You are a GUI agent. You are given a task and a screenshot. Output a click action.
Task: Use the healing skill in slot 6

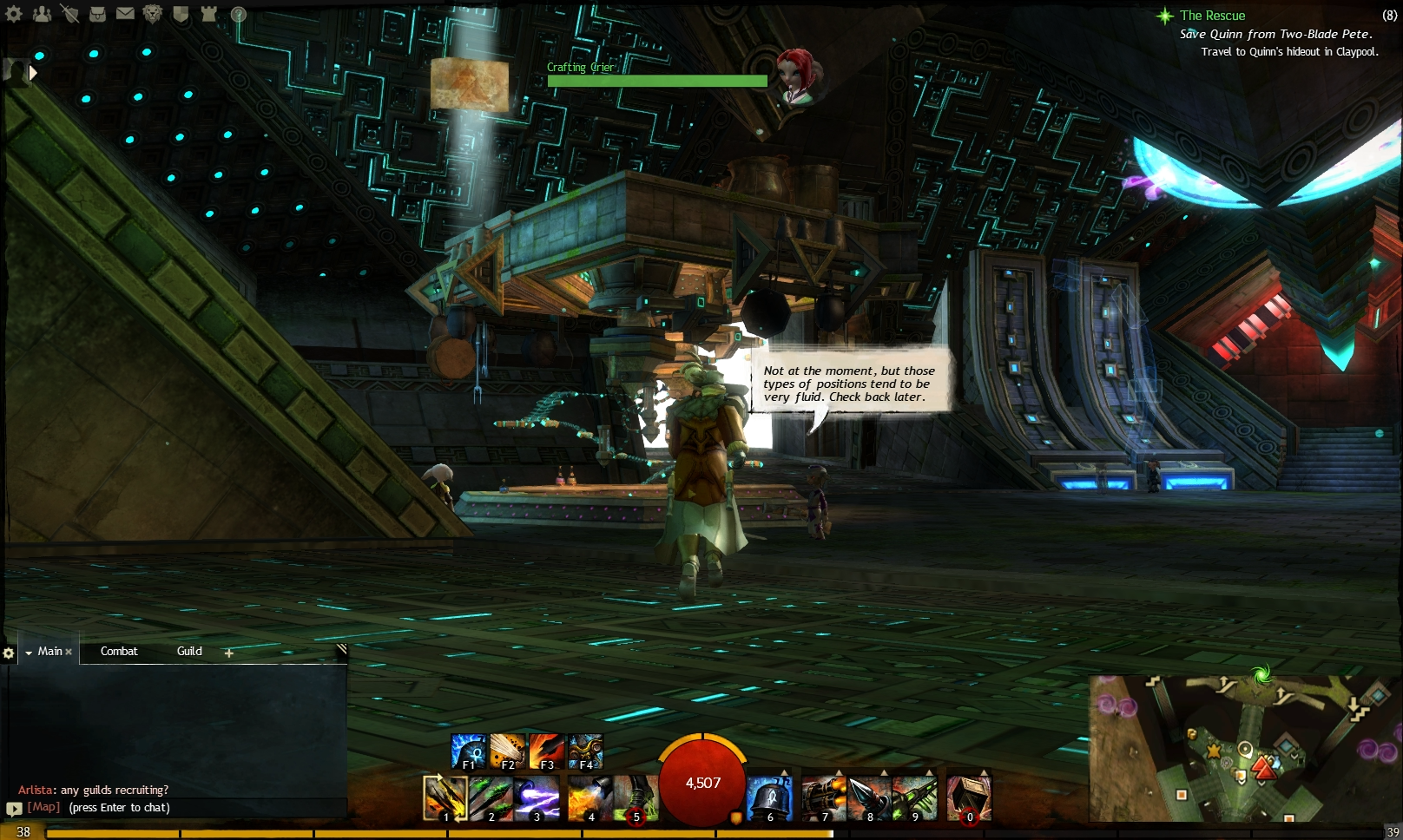(769, 797)
